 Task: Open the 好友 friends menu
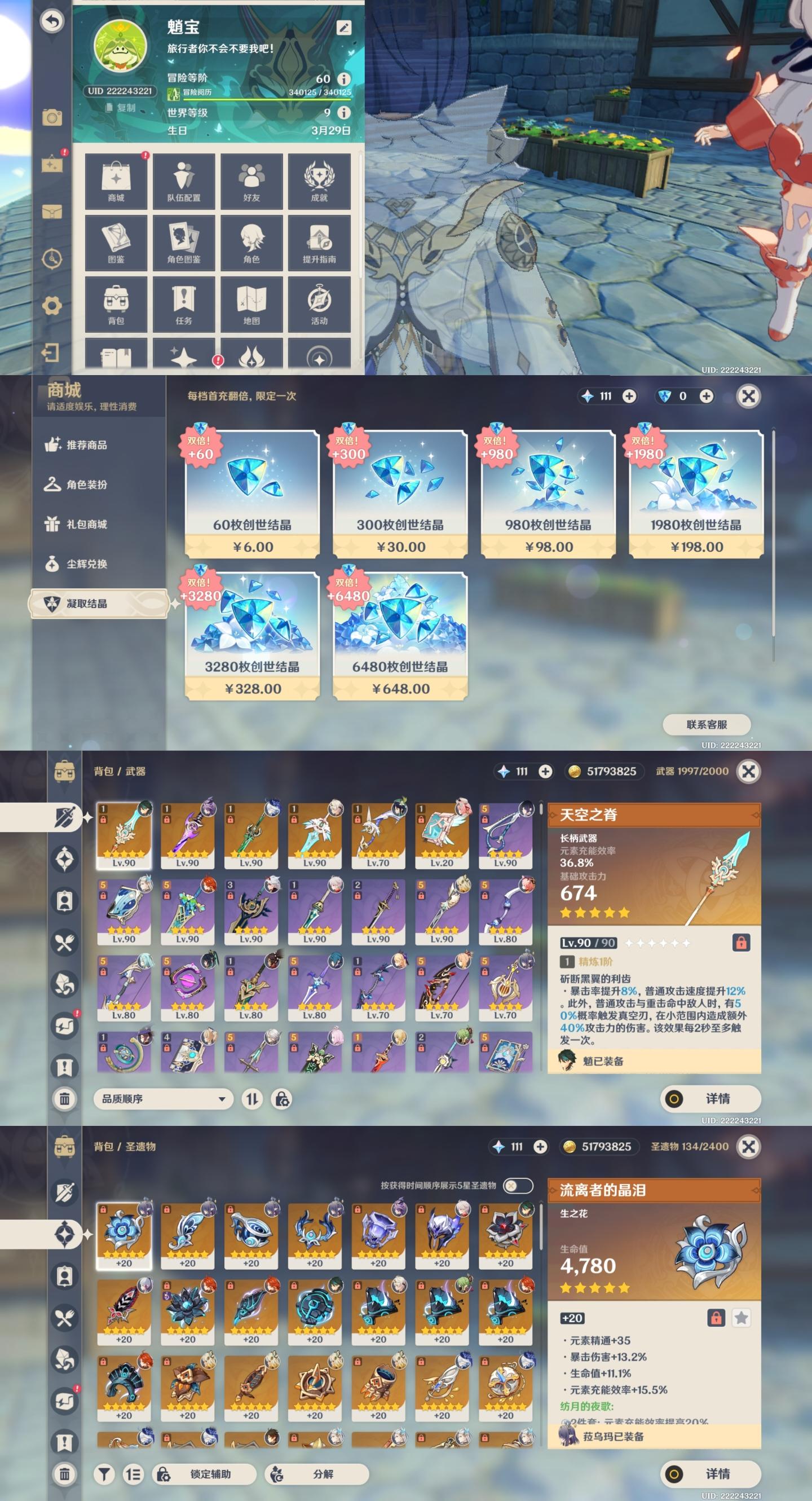[x=251, y=181]
